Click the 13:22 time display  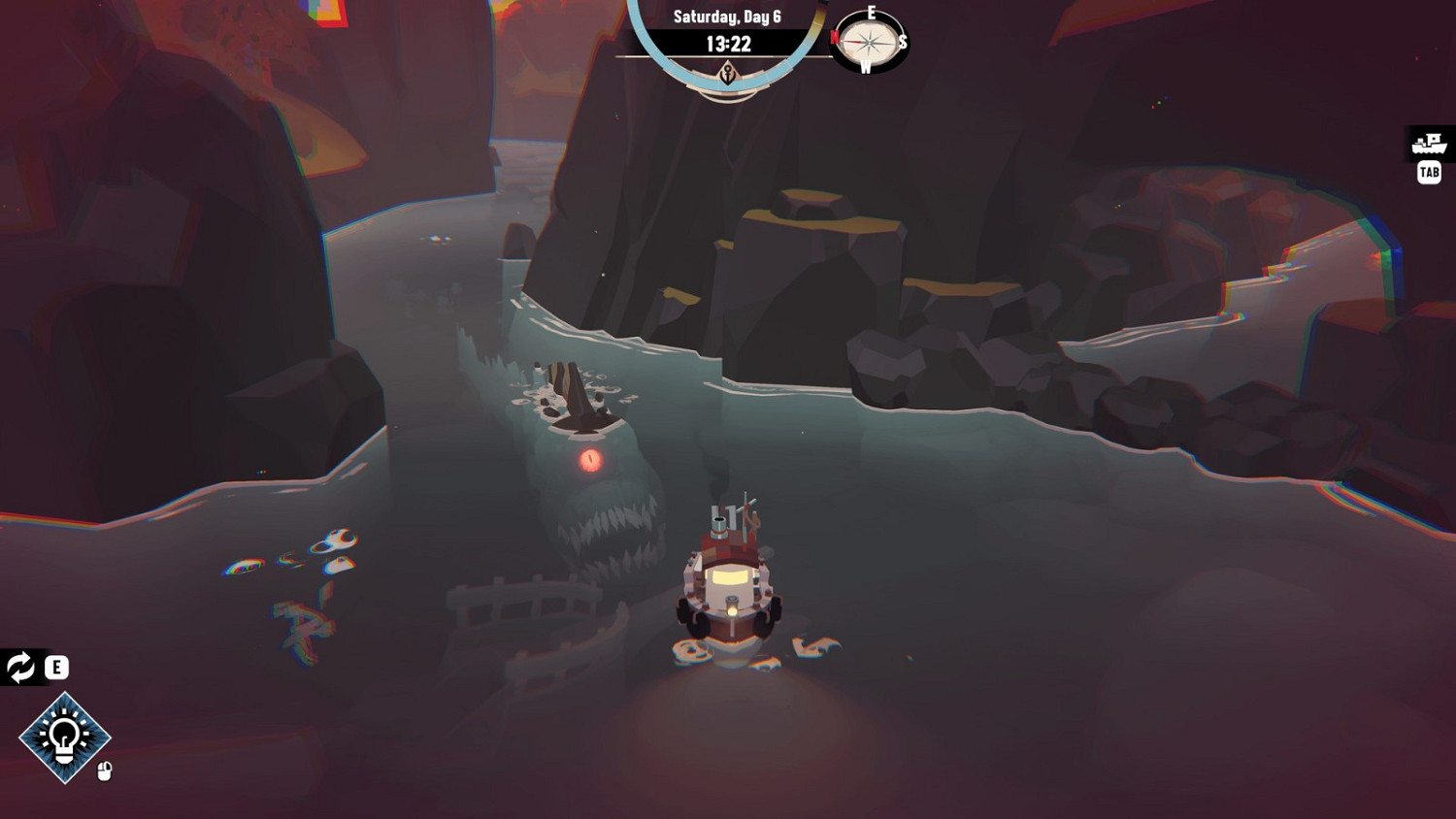click(x=728, y=43)
